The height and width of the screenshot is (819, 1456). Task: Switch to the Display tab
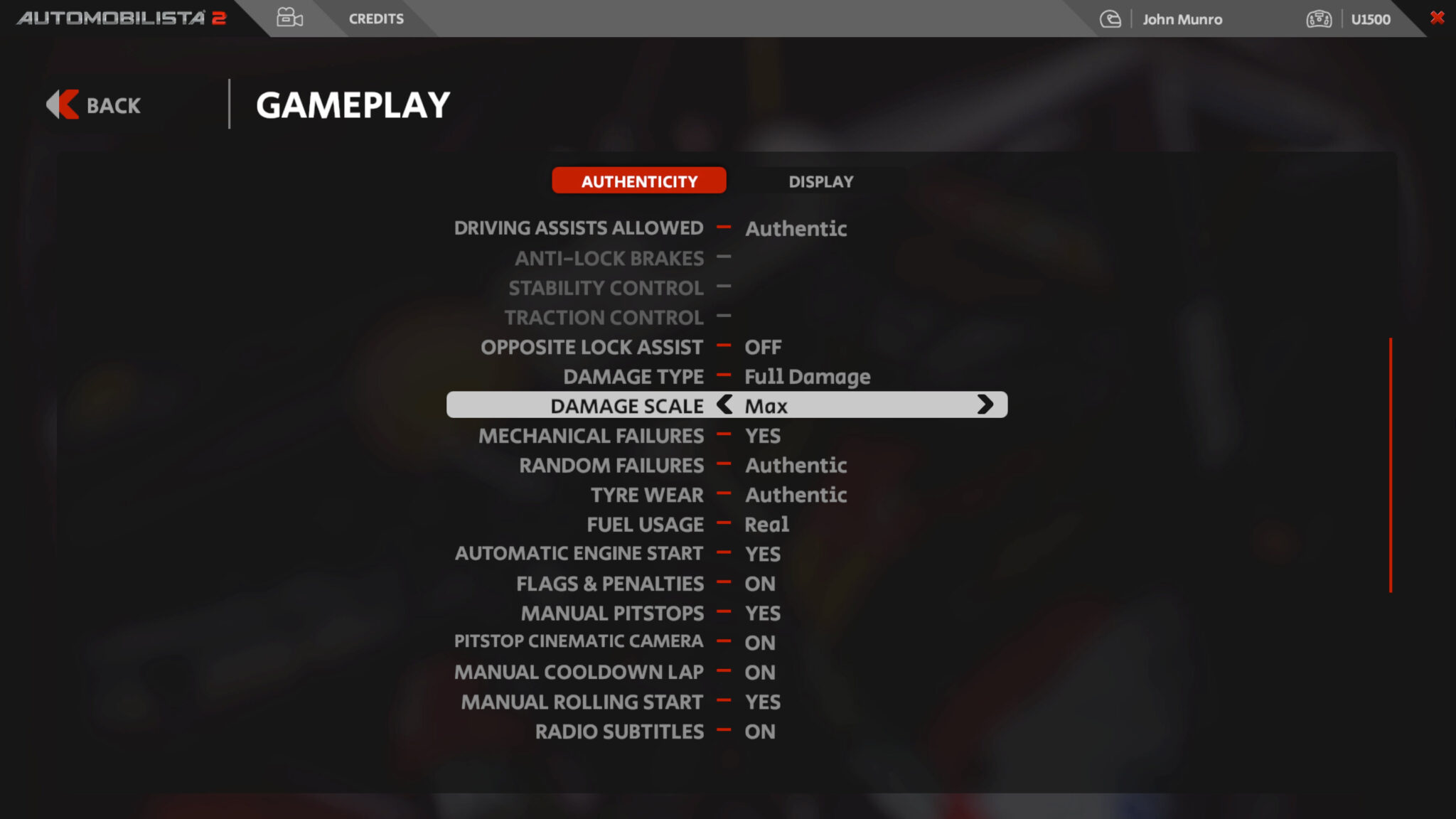(820, 181)
